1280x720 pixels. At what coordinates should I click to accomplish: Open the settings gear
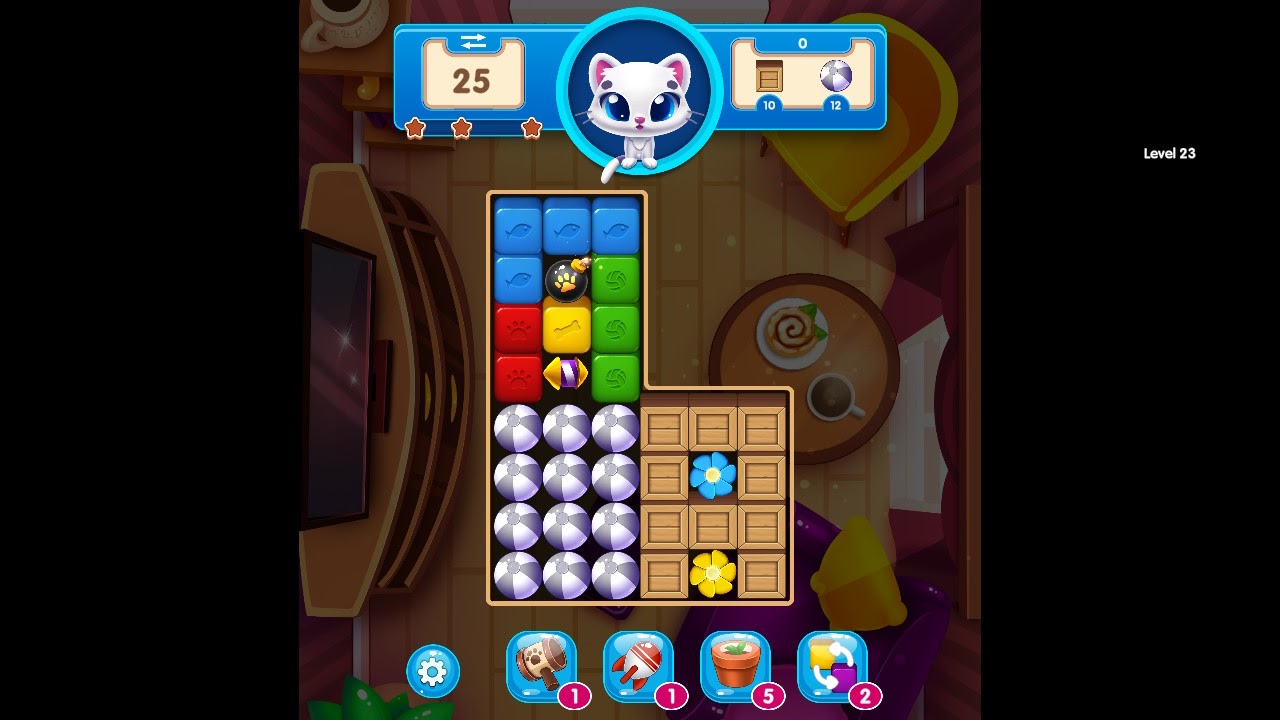click(431, 672)
